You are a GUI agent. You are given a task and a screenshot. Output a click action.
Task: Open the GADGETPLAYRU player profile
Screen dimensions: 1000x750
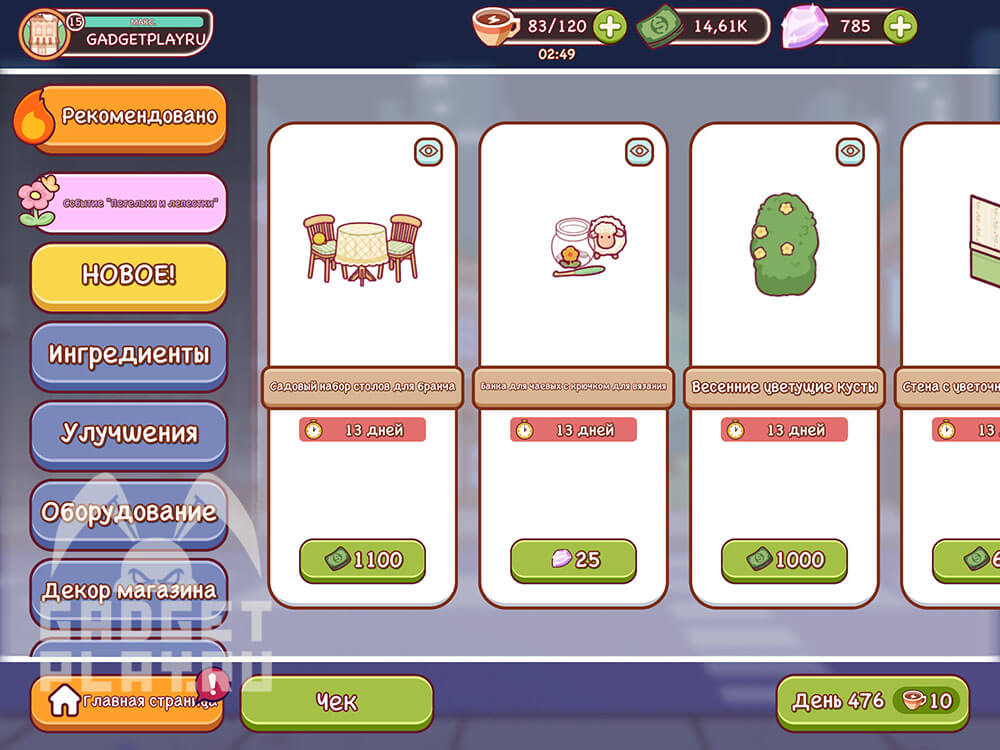[116, 33]
